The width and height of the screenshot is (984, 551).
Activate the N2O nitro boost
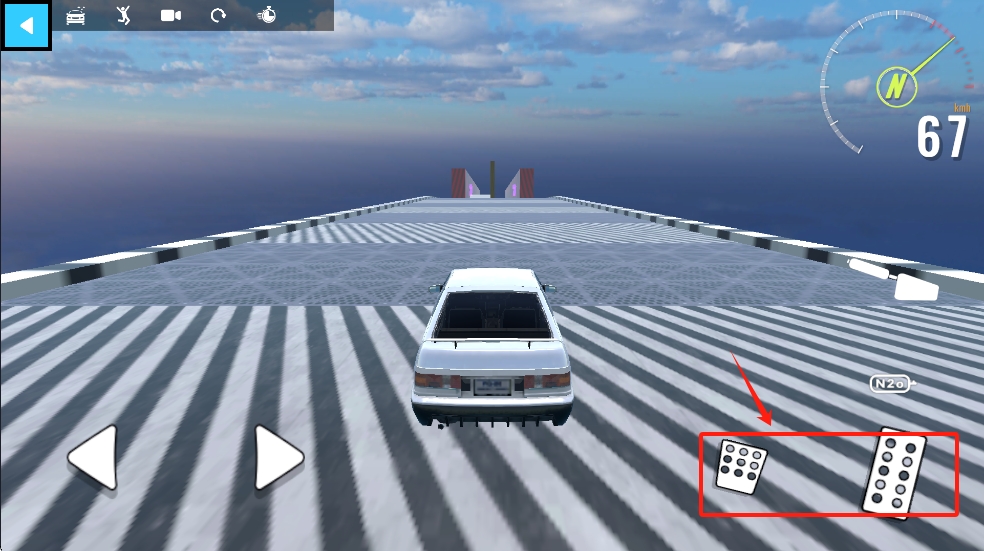tap(891, 383)
